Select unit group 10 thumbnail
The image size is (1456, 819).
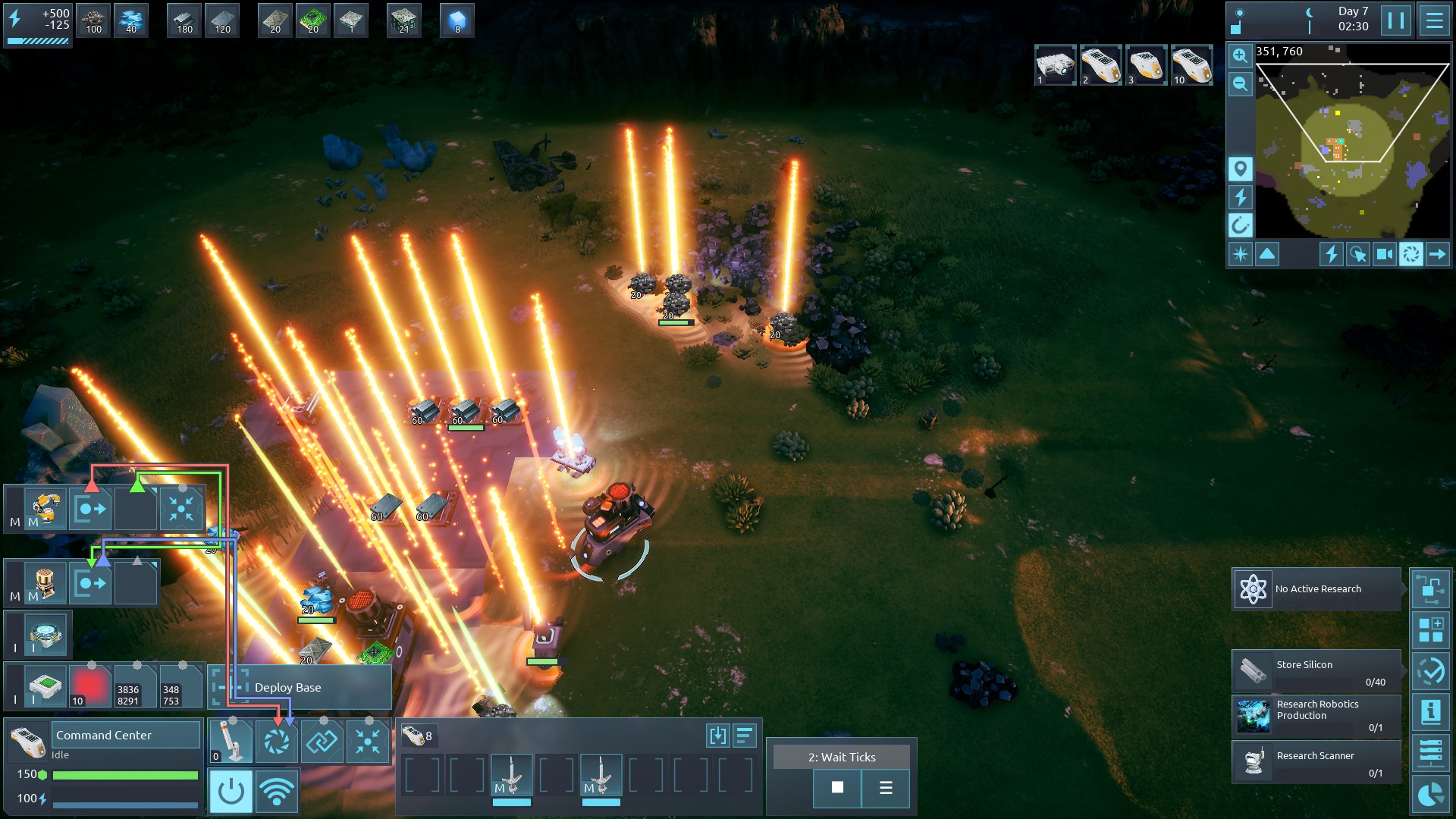[x=1191, y=65]
